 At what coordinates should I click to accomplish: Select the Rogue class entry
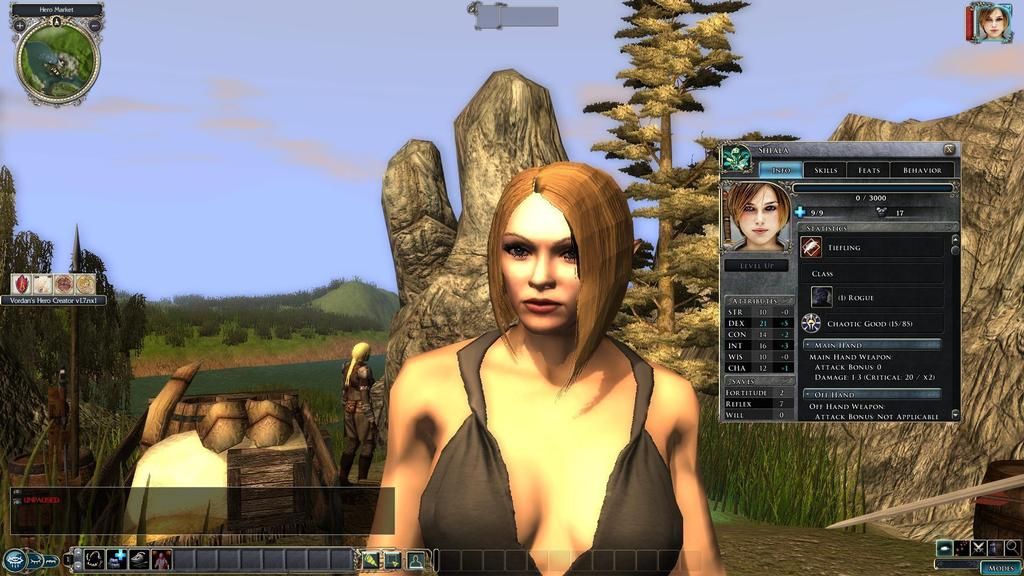pyautogui.click(x=821, y=297)
